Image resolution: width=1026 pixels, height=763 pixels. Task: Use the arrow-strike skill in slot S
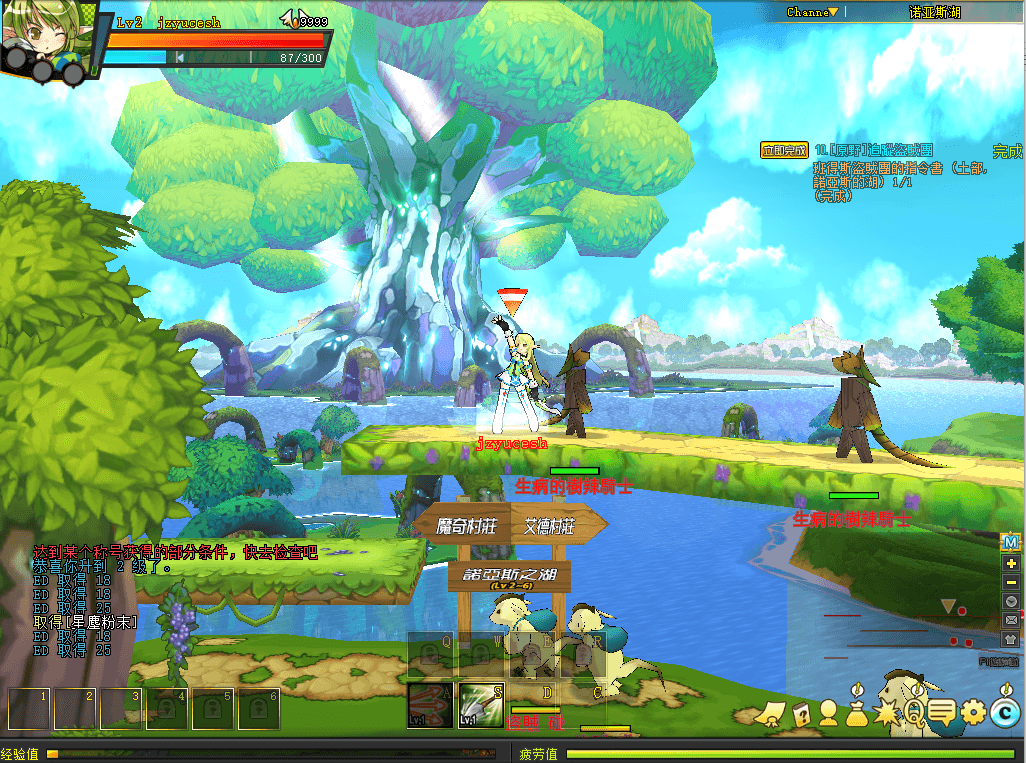(481, 705)
